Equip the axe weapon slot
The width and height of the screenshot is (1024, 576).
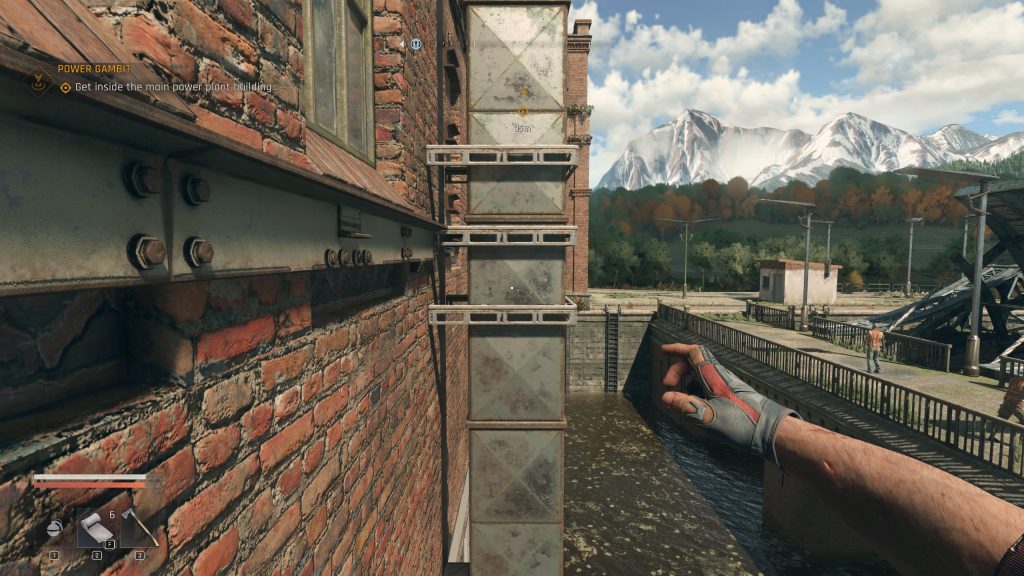click(x=139, y=527)
